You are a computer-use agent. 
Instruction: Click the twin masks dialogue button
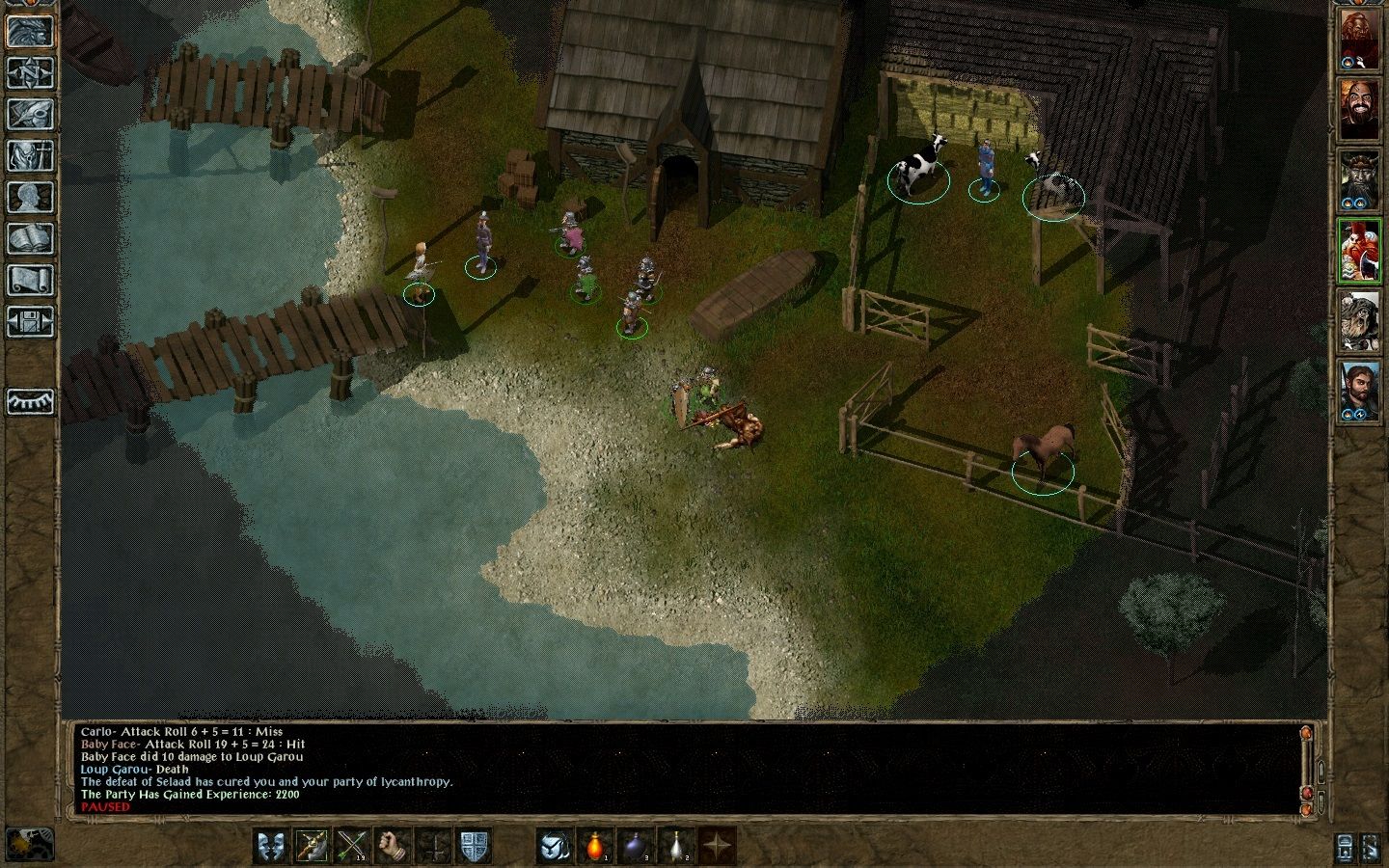(x=271, y=846)
